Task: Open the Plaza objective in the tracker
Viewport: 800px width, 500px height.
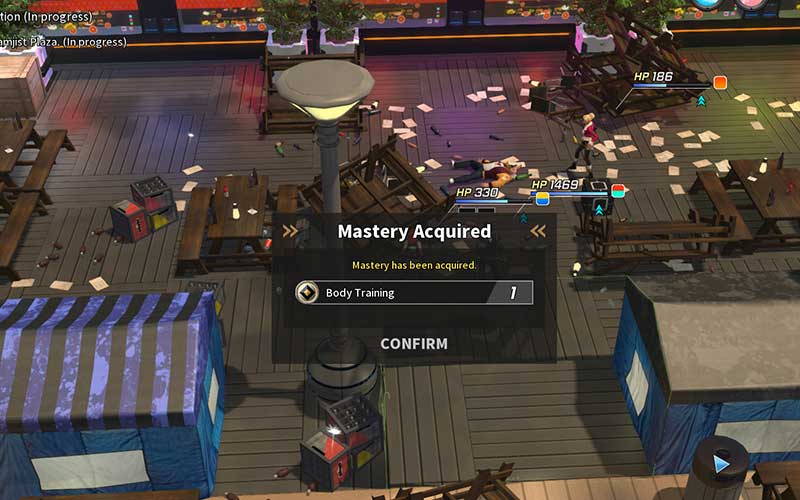Action: coord(63,42)
